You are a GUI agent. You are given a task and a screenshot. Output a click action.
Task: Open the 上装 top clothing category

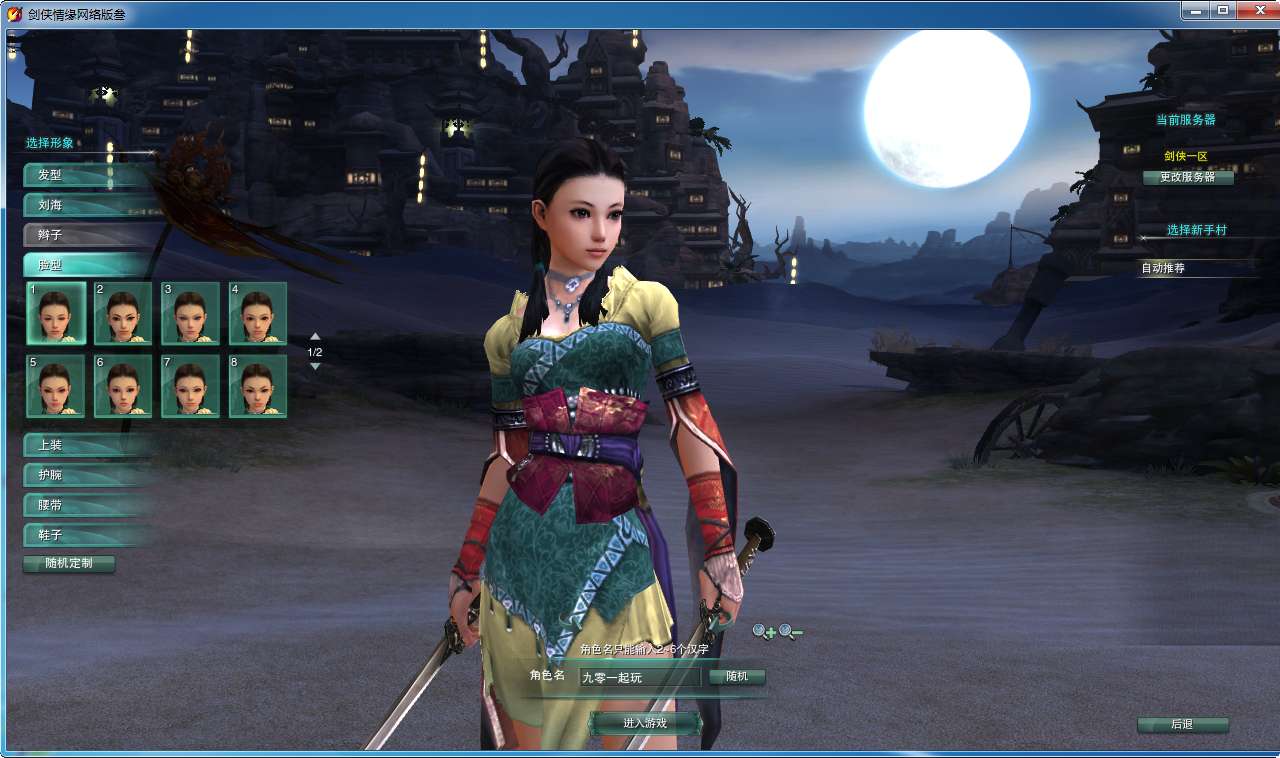[x=88, y=445]
